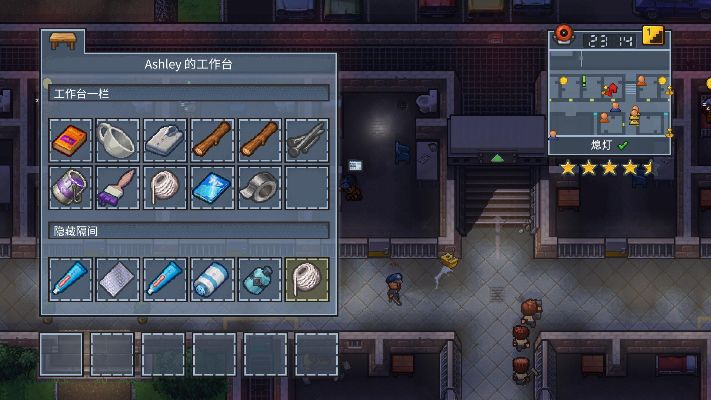The width and height of the screenshot is (711, 400).
Task: Select the white powder bottle slot
Action: click(x=212, y=278)
